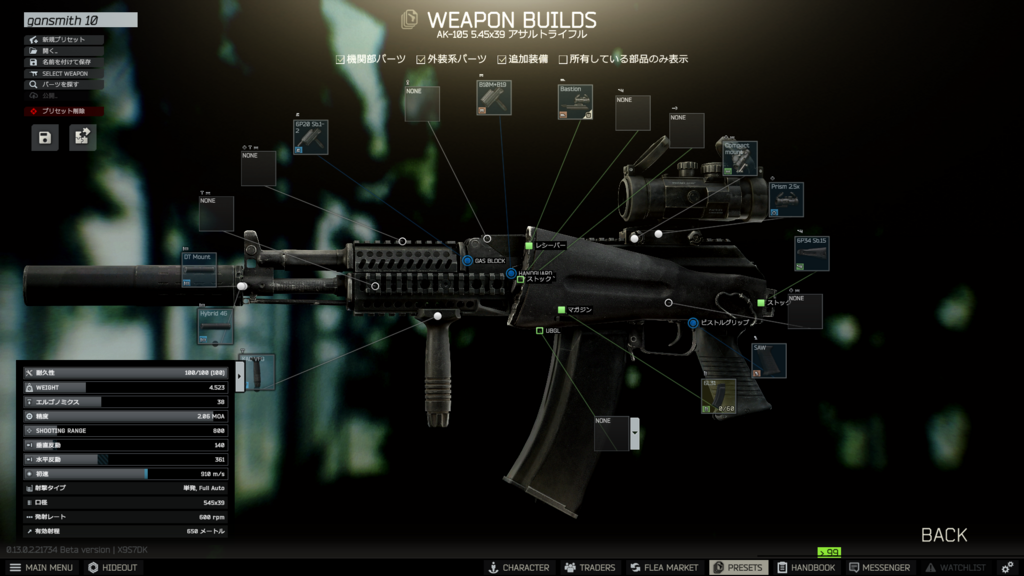
Task: Select the B10M+B19 handguard slot
Action: pyautogui.click(x=494, y=98)
